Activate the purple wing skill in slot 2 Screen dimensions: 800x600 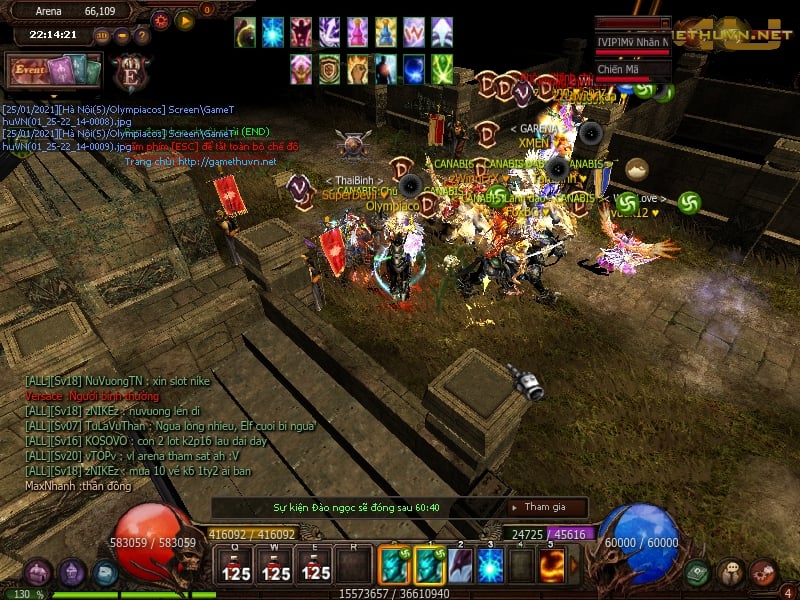point(460,566)
